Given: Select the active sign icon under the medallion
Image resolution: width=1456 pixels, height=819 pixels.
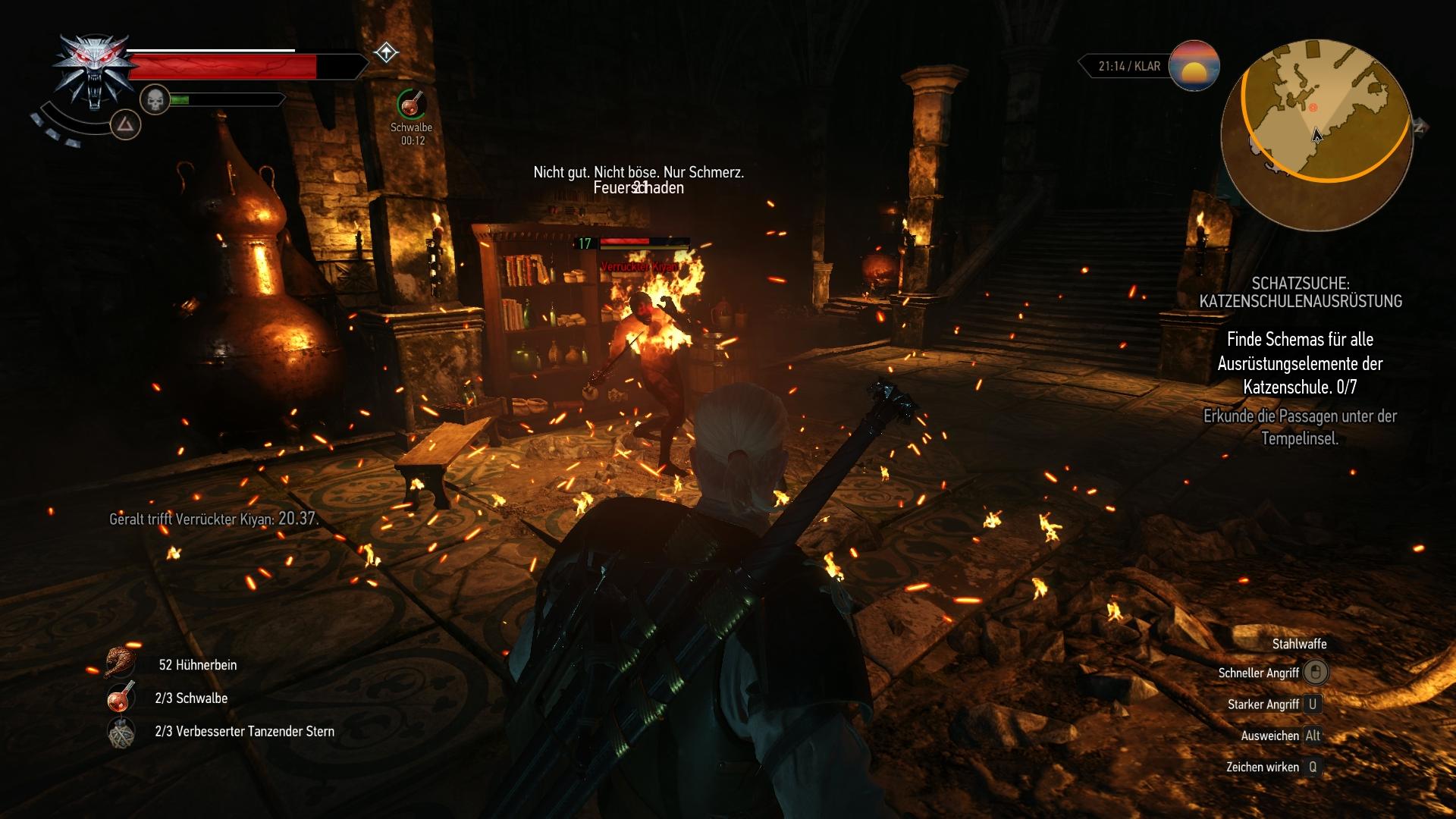Looking at the screenshot, I should [x=126, y=124].
